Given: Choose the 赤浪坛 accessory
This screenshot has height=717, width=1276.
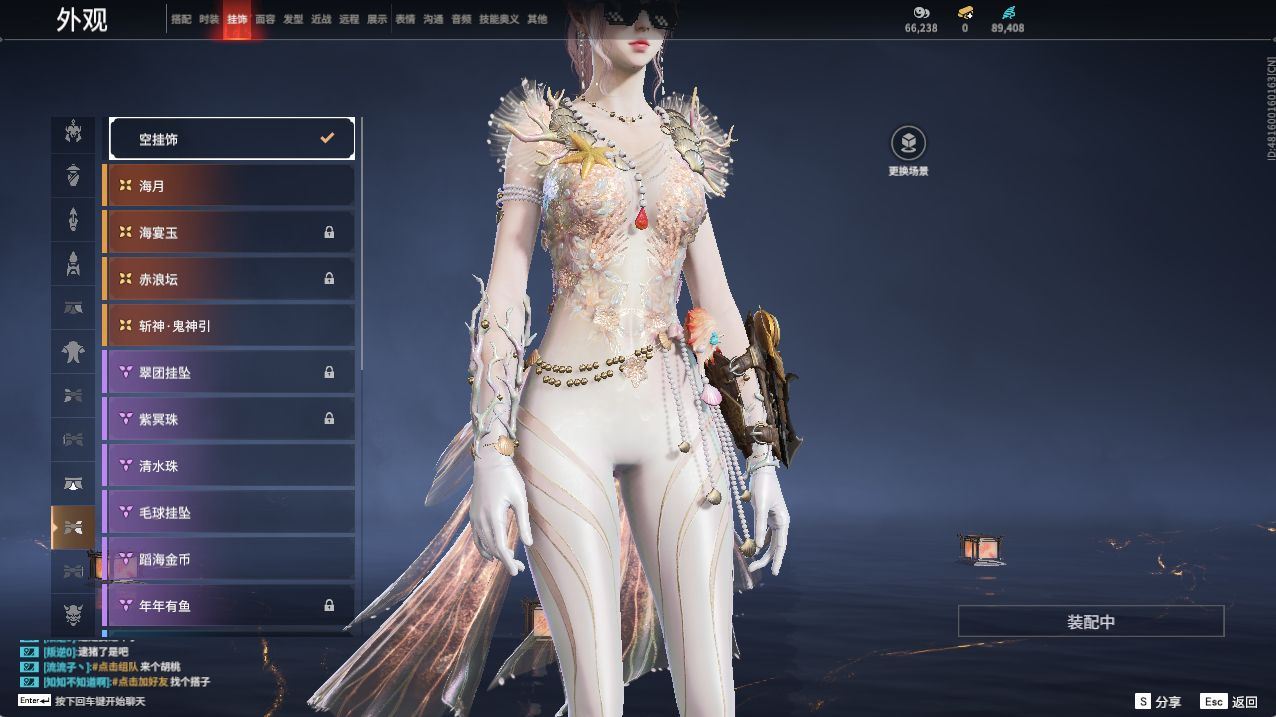Looking at the screenshot, I should click(x=229, y=279).
